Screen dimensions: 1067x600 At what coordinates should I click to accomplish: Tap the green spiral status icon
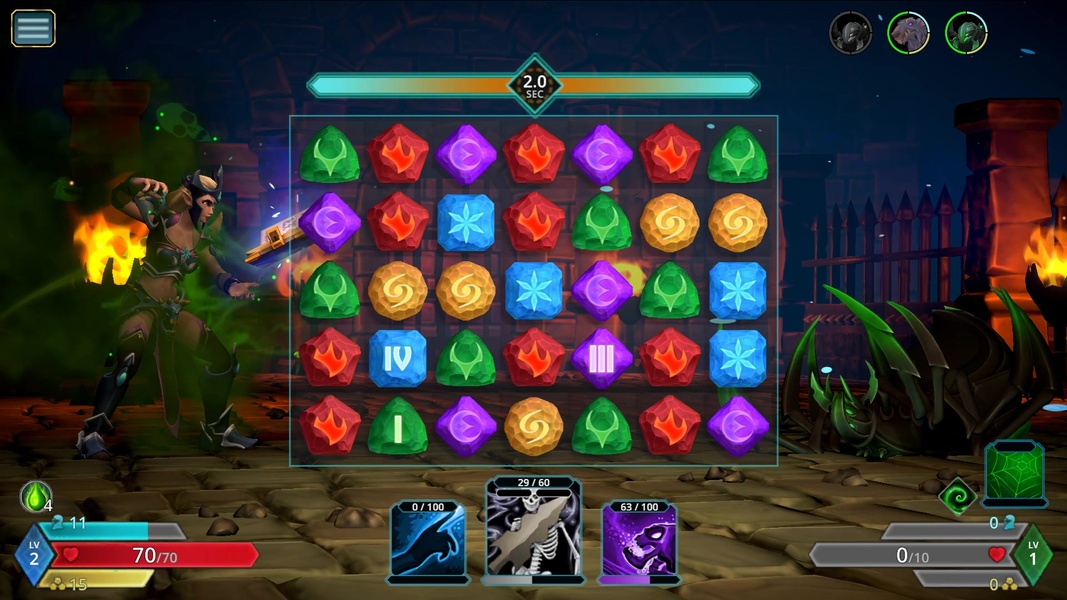958,494
